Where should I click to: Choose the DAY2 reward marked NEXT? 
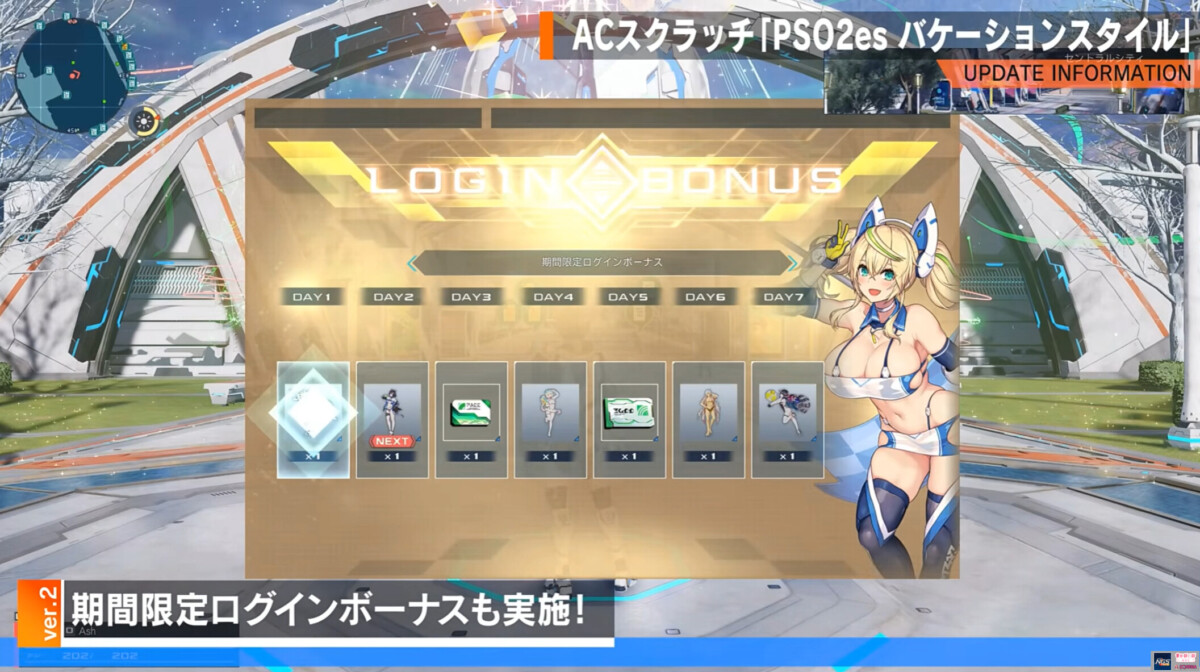(x=392, y=419)
